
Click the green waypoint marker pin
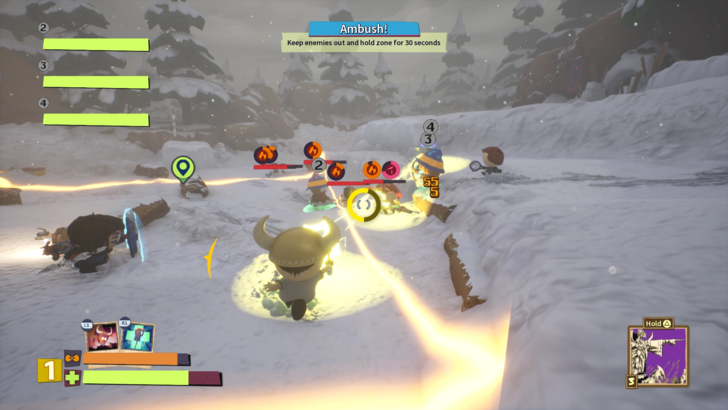click(x=181, y=168)
